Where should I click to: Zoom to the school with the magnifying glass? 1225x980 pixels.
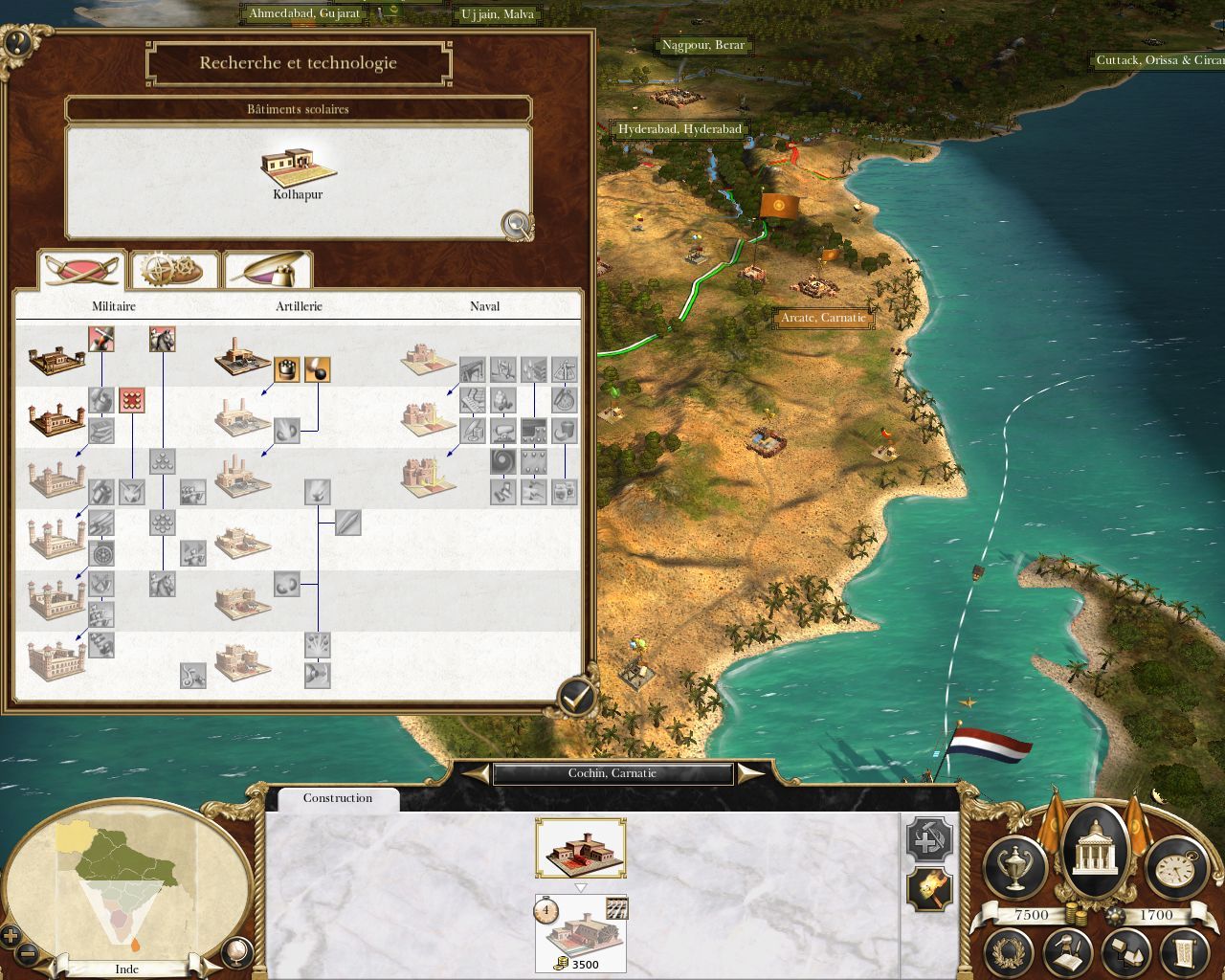click(517, 225)
